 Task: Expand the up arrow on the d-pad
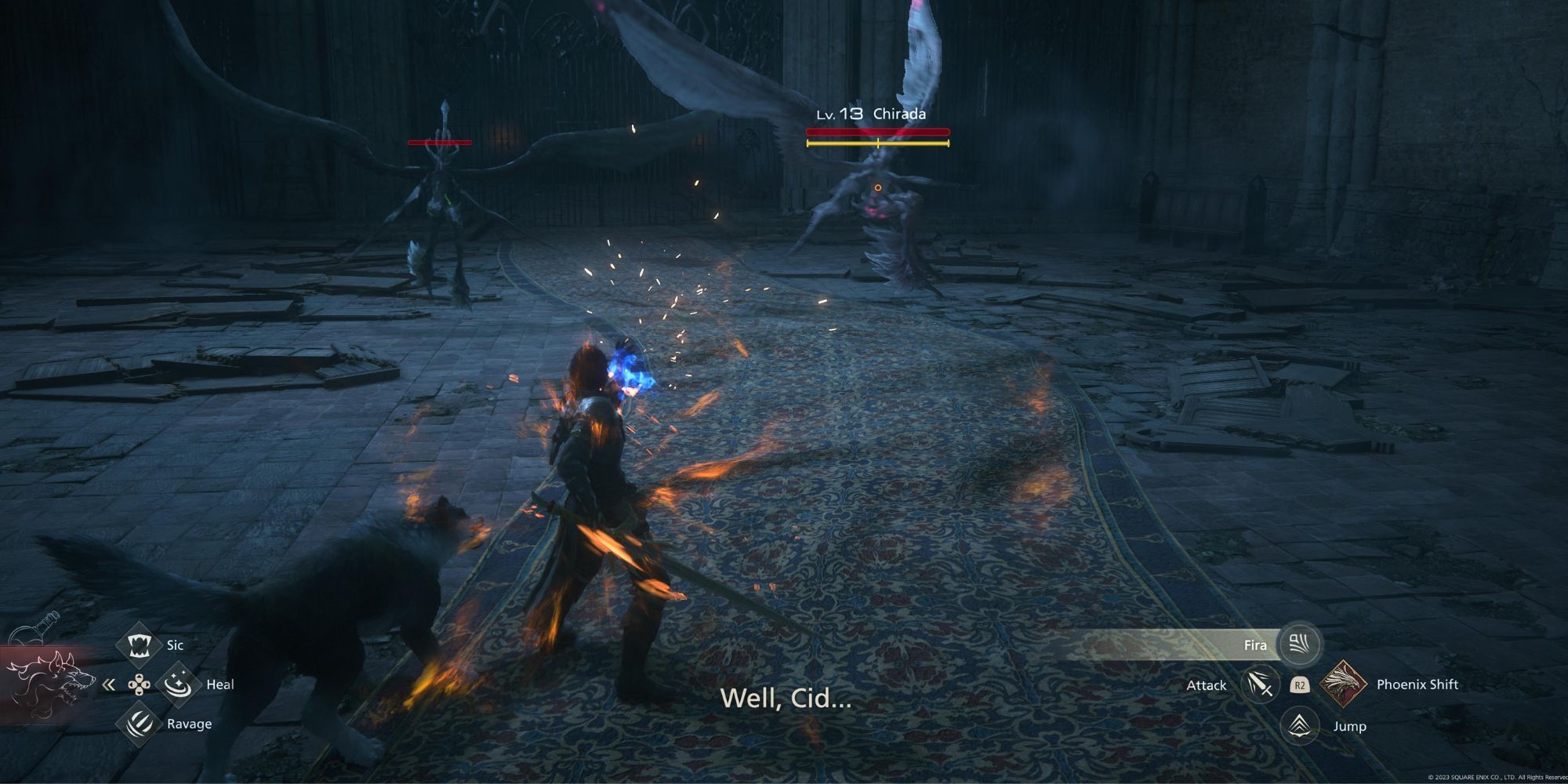coord(140,677)
